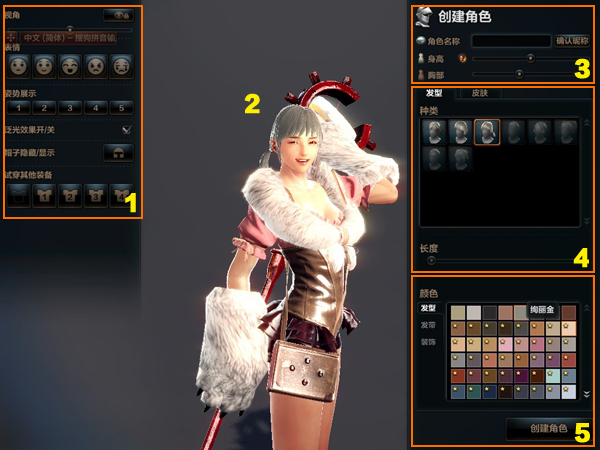Switch to the 皮肤 skin tab
The image size is (600, 450).
[487, 93]
